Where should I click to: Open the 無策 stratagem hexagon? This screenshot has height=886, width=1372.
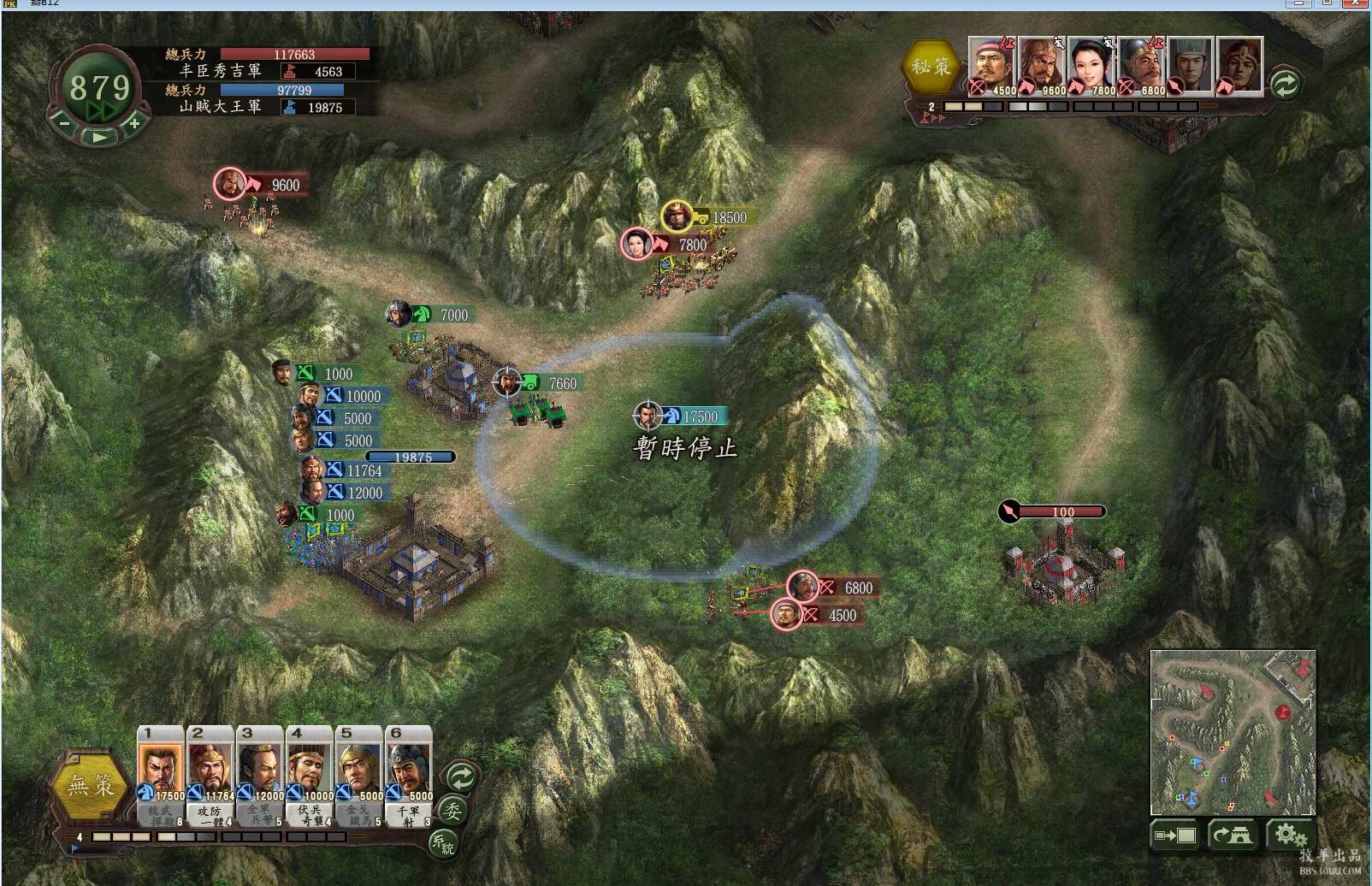point(91,785)
